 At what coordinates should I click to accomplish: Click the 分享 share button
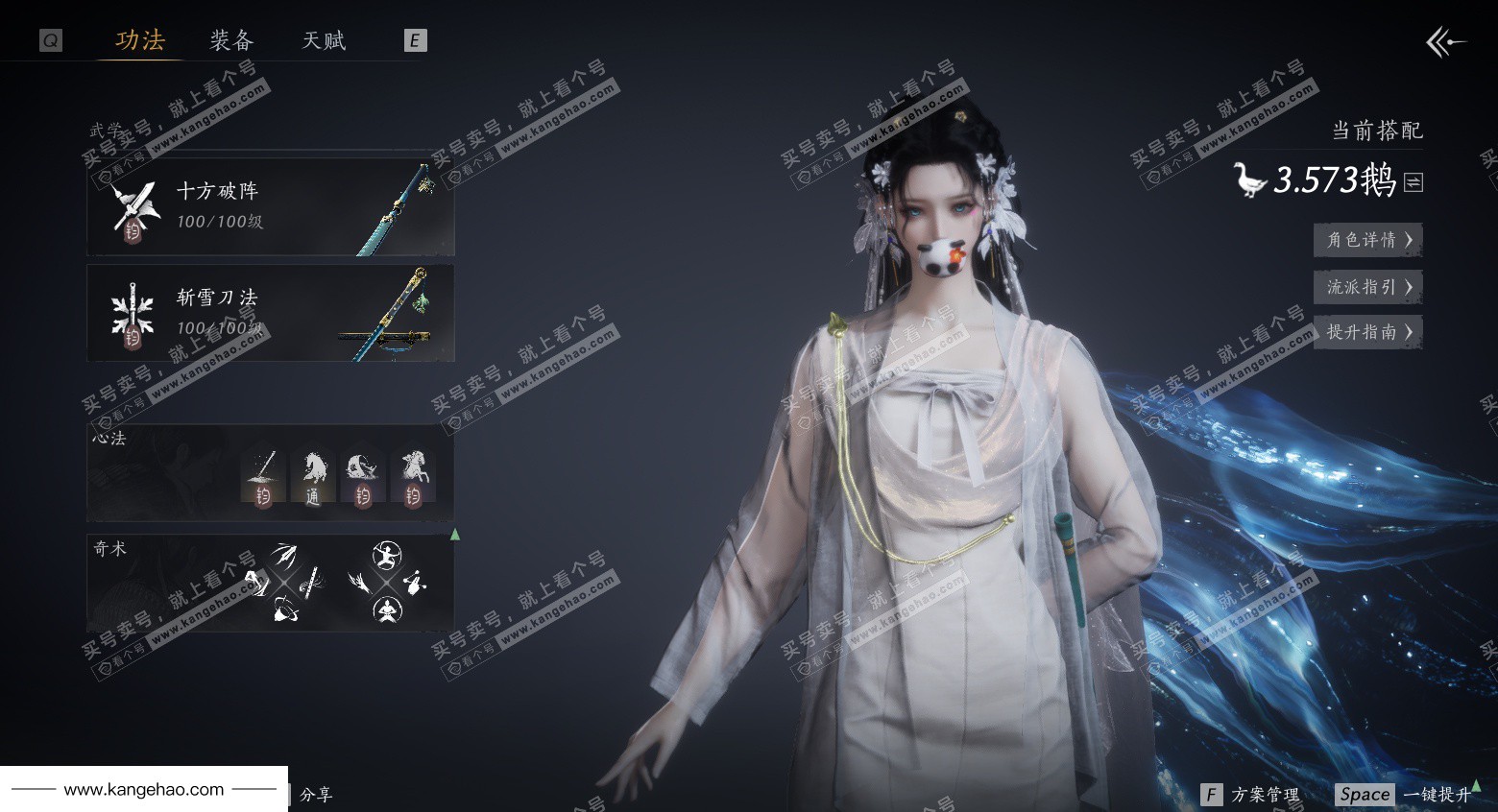(316, 795)
